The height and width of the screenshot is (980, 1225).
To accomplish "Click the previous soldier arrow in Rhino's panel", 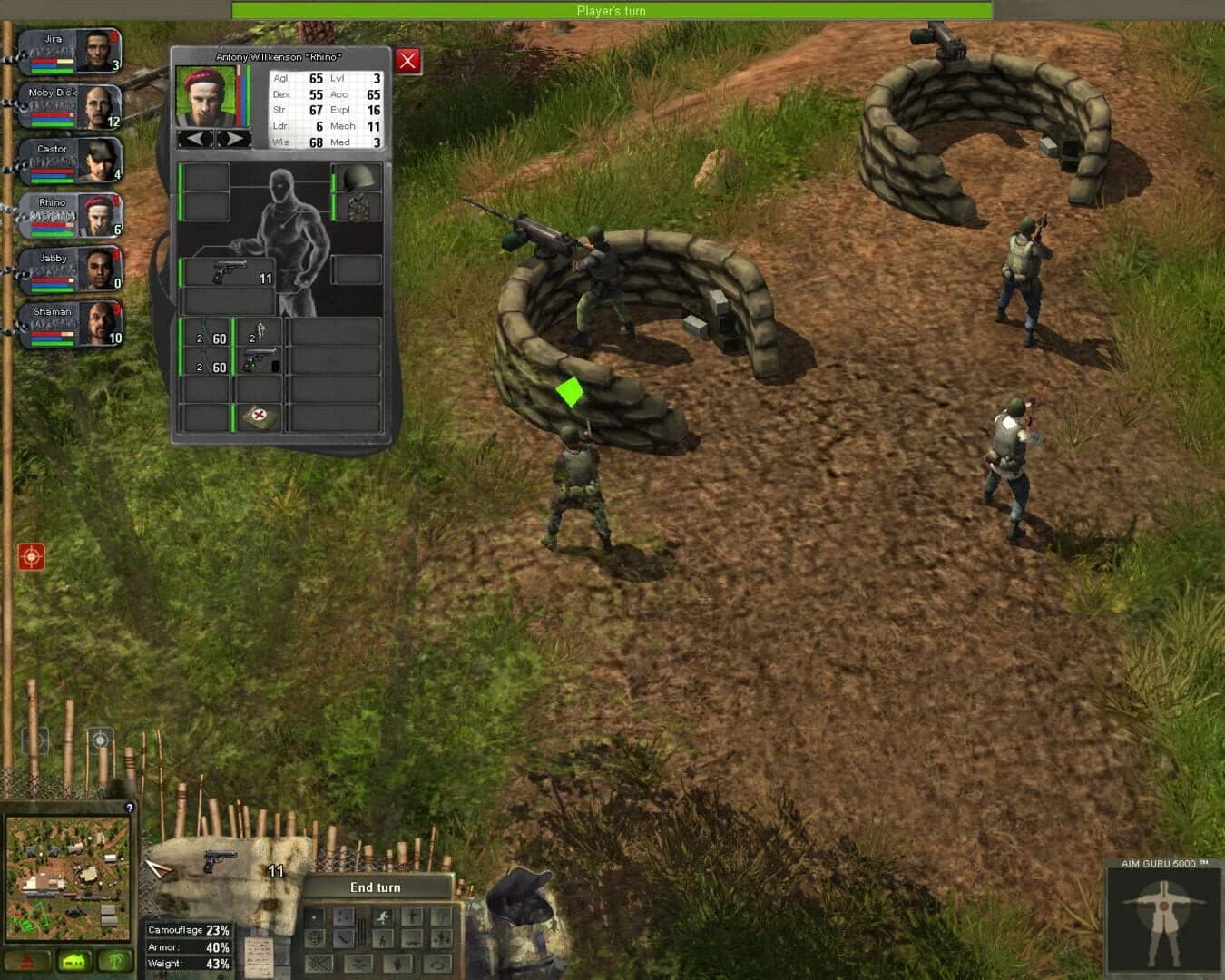I will [196, 138].
